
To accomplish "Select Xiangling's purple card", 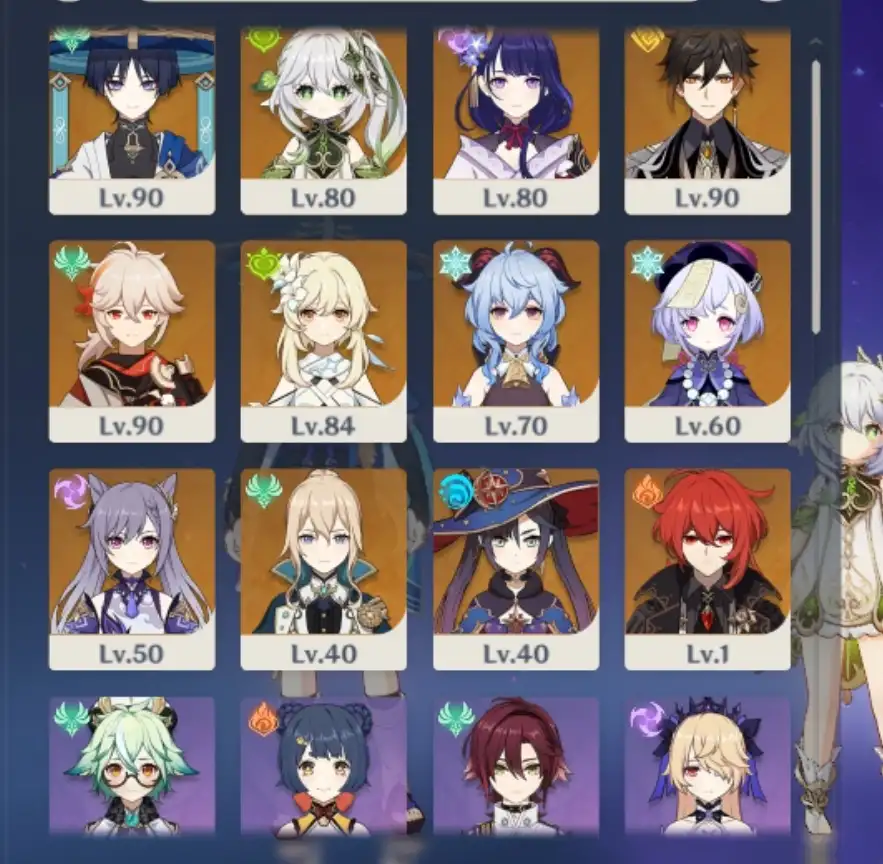I will 324,768.
